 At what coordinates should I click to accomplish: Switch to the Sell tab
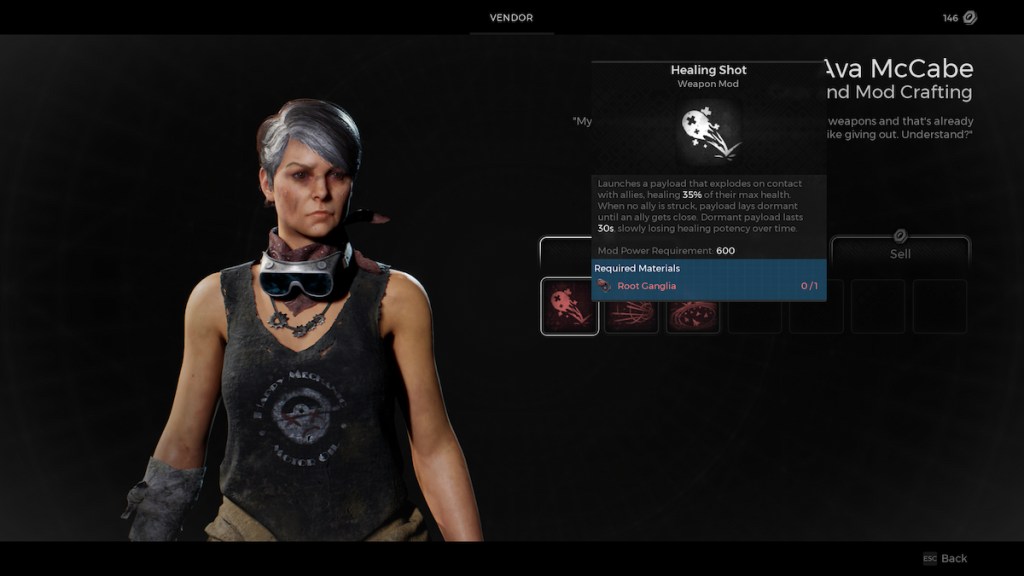coord(900,253)
